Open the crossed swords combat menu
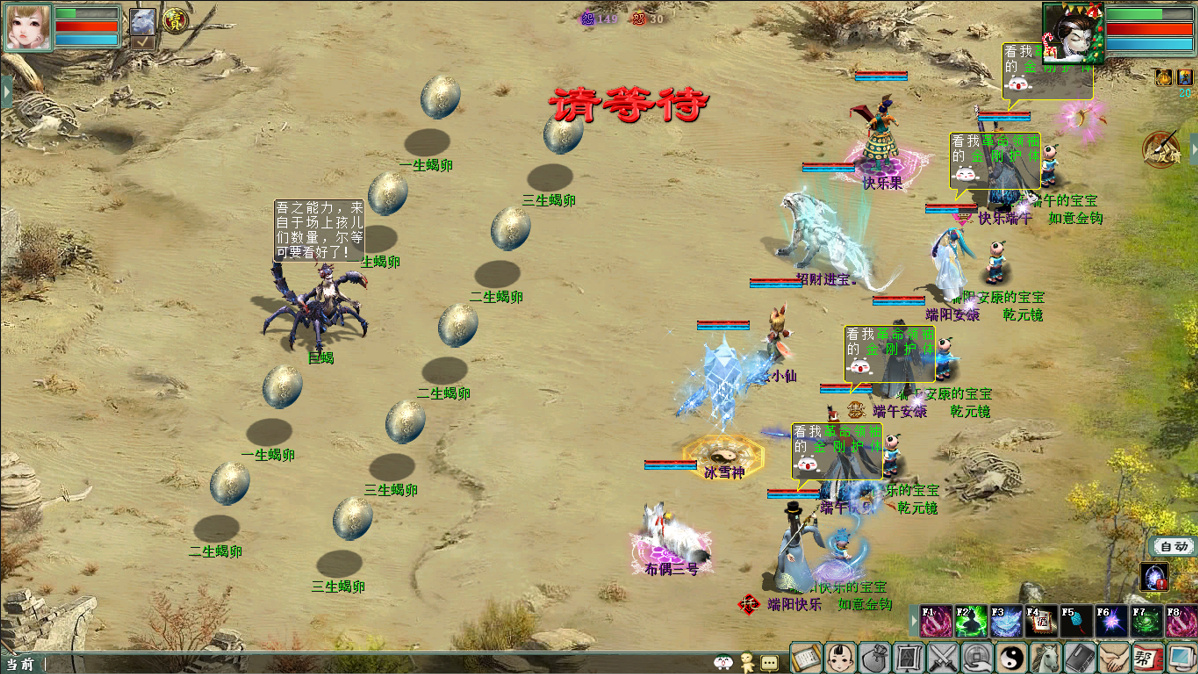This screenshot has width=1198, height=674. [x=943, y=658]
